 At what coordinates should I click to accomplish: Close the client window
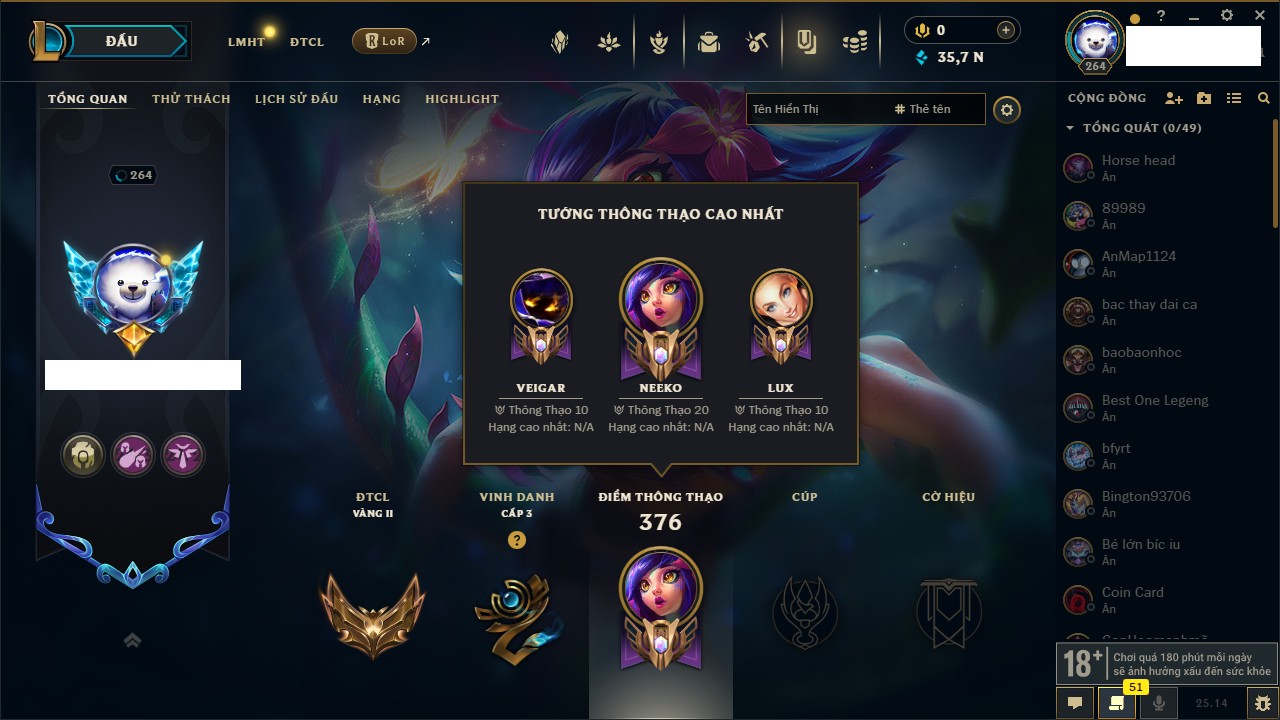pyautogui.click(x=1259, y=15)
